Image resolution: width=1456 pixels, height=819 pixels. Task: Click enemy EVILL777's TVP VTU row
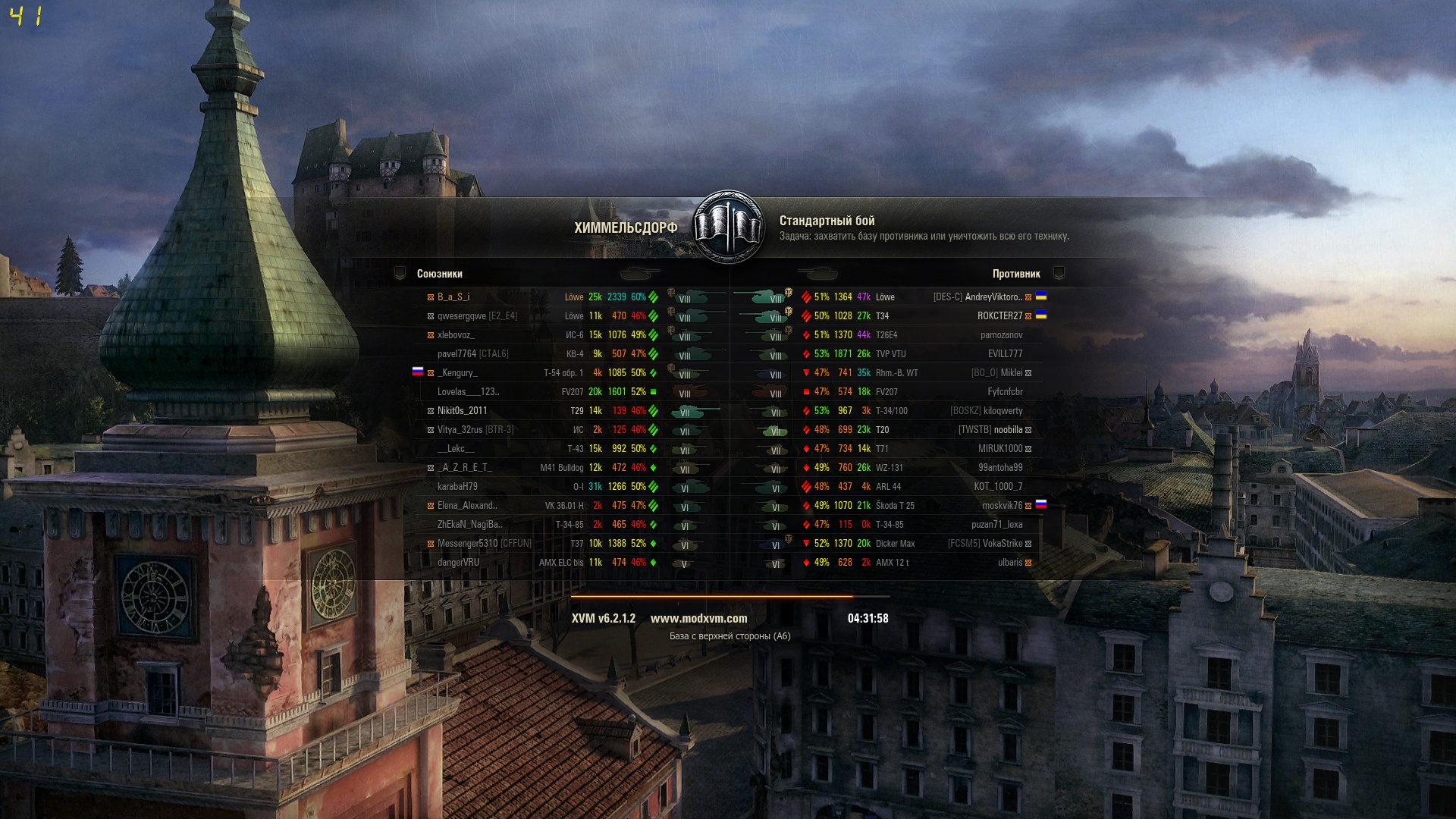click(1005, 354)
